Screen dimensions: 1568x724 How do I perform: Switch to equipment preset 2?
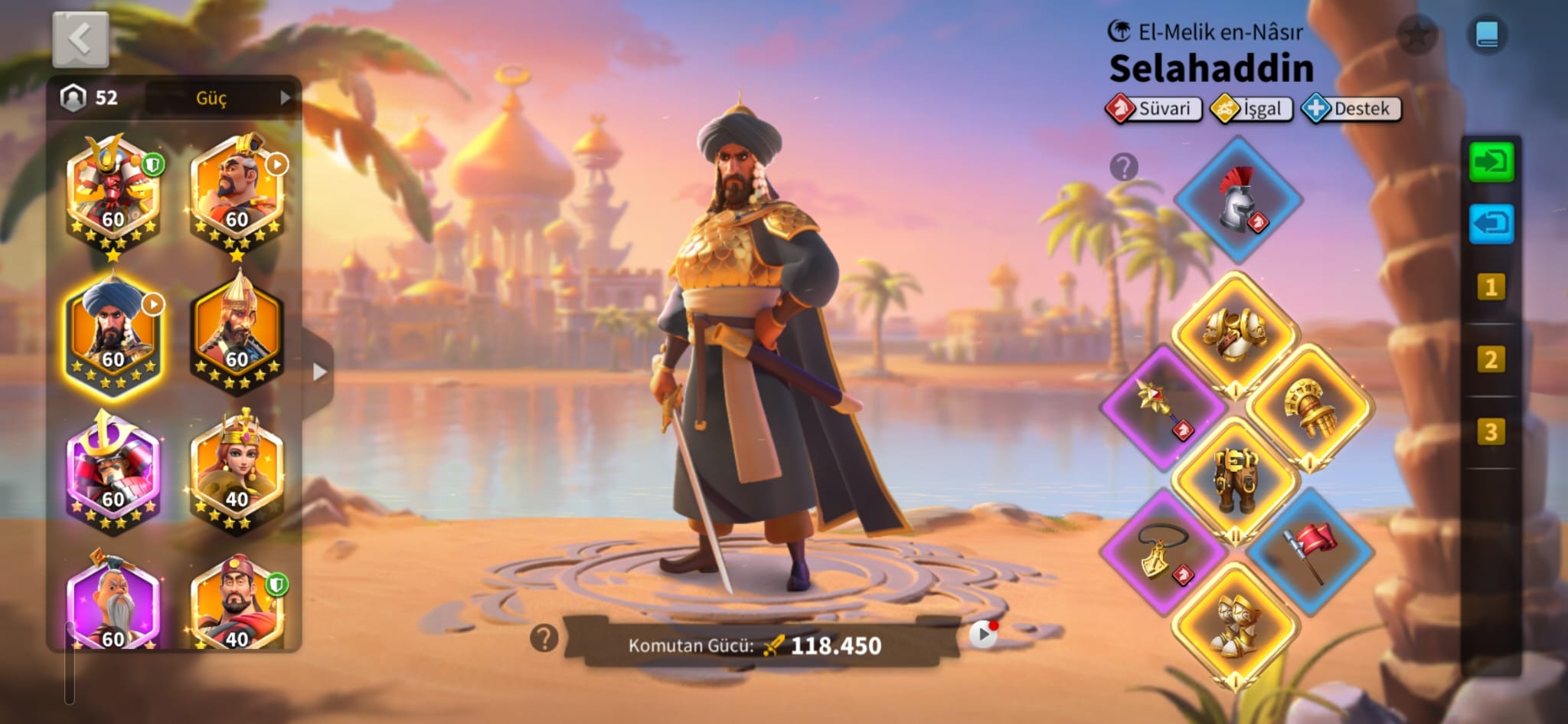[x=1490, y=359]
